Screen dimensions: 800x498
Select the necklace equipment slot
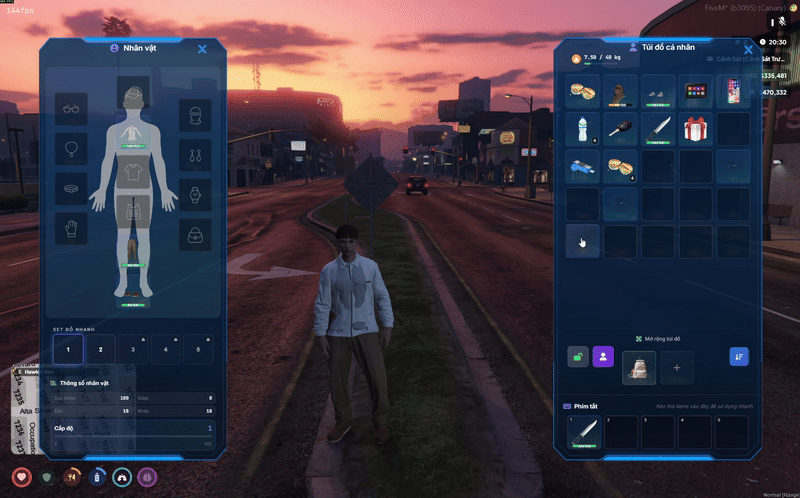click(x=70, y=150)
